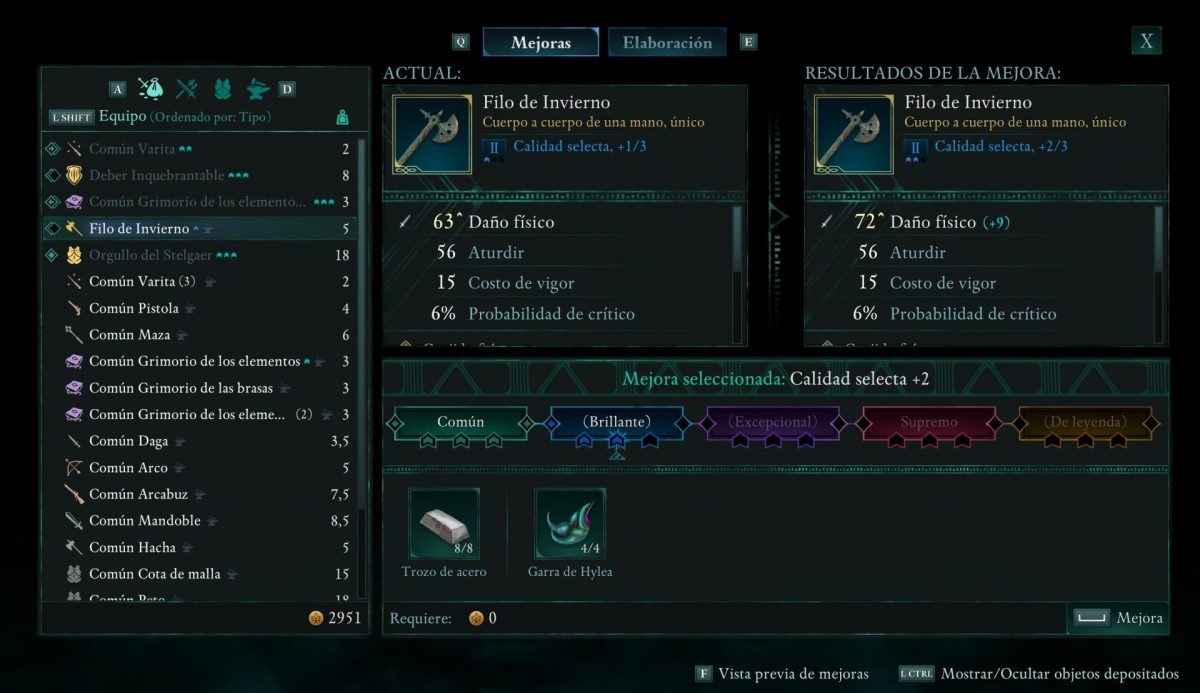Filter list by crossed weapons category
Viewport: 1200px width, 693px height.
coord(187,89)
